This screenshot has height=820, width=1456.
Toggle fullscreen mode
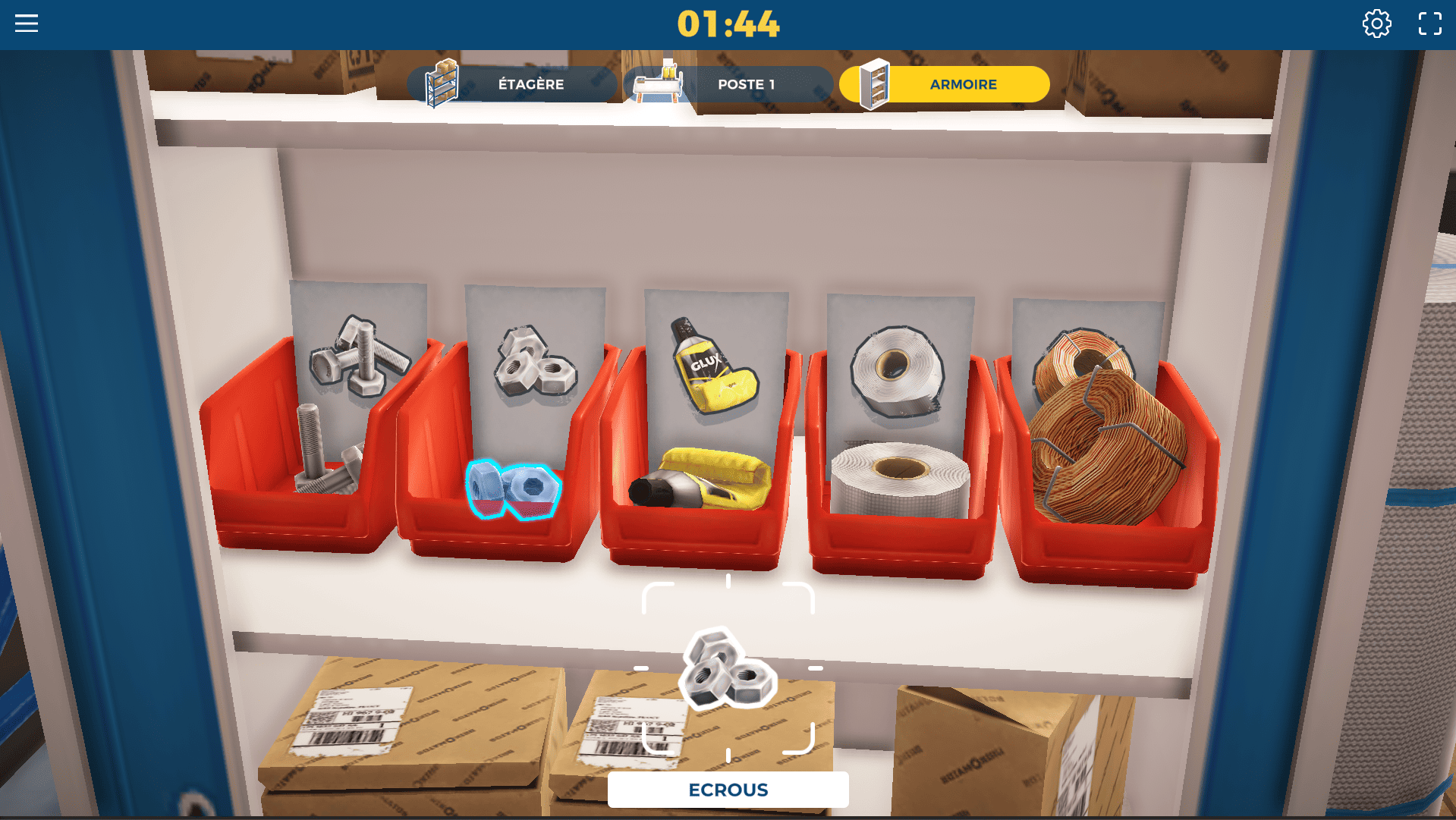click(x=1429, y=24)
